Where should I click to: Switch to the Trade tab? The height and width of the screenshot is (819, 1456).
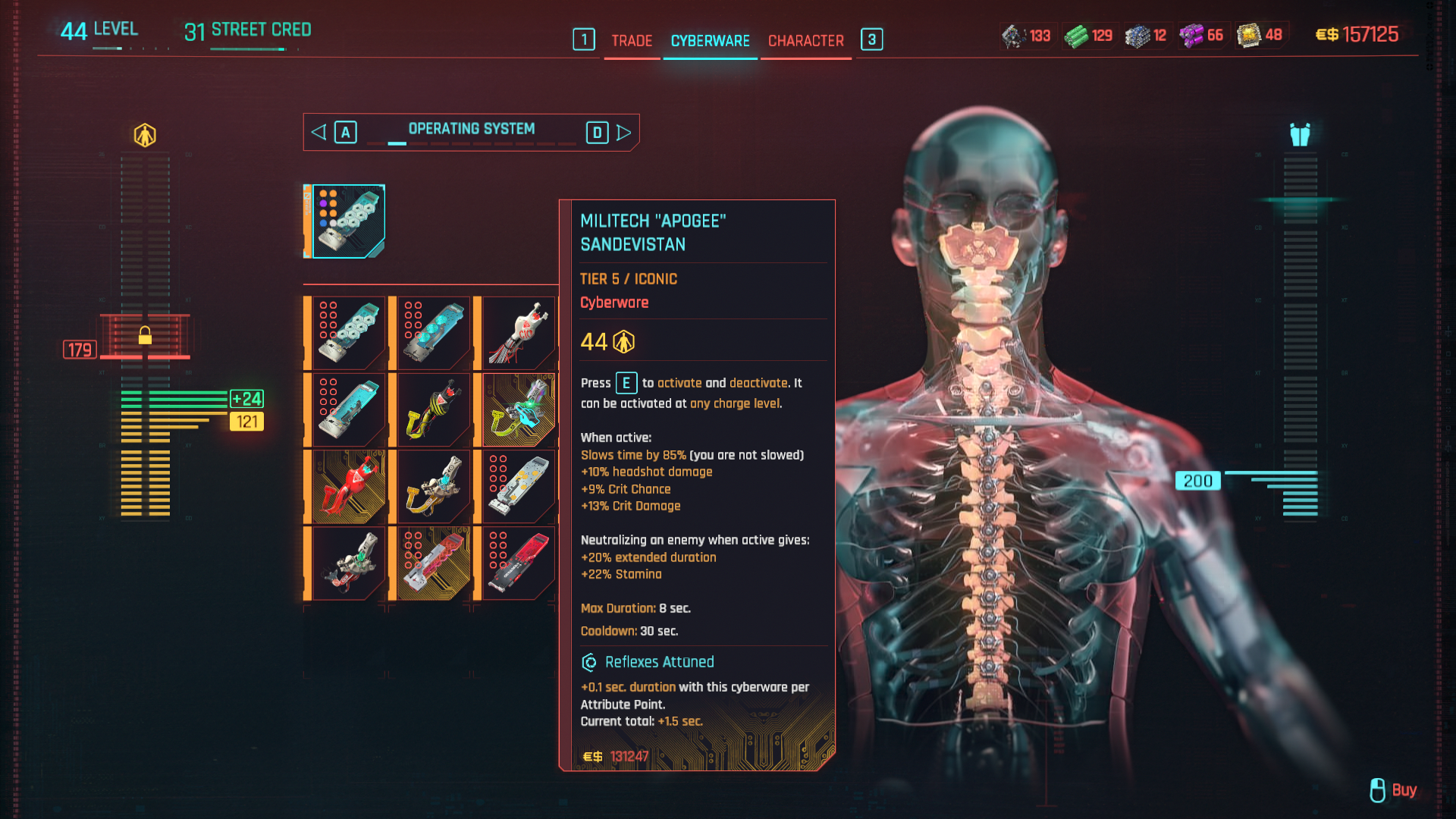[632, 41]
